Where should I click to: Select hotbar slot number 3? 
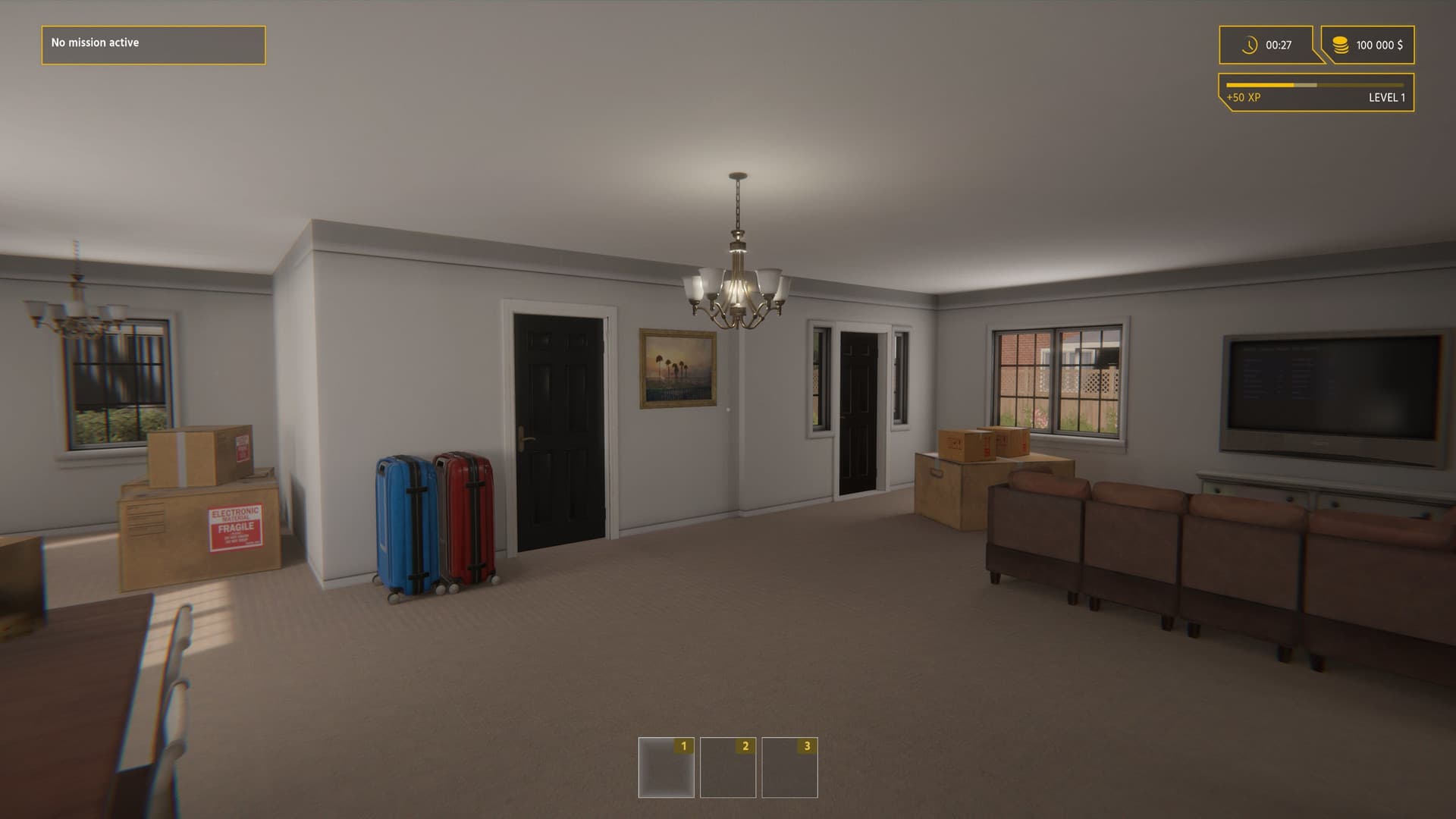click(789, 766)
